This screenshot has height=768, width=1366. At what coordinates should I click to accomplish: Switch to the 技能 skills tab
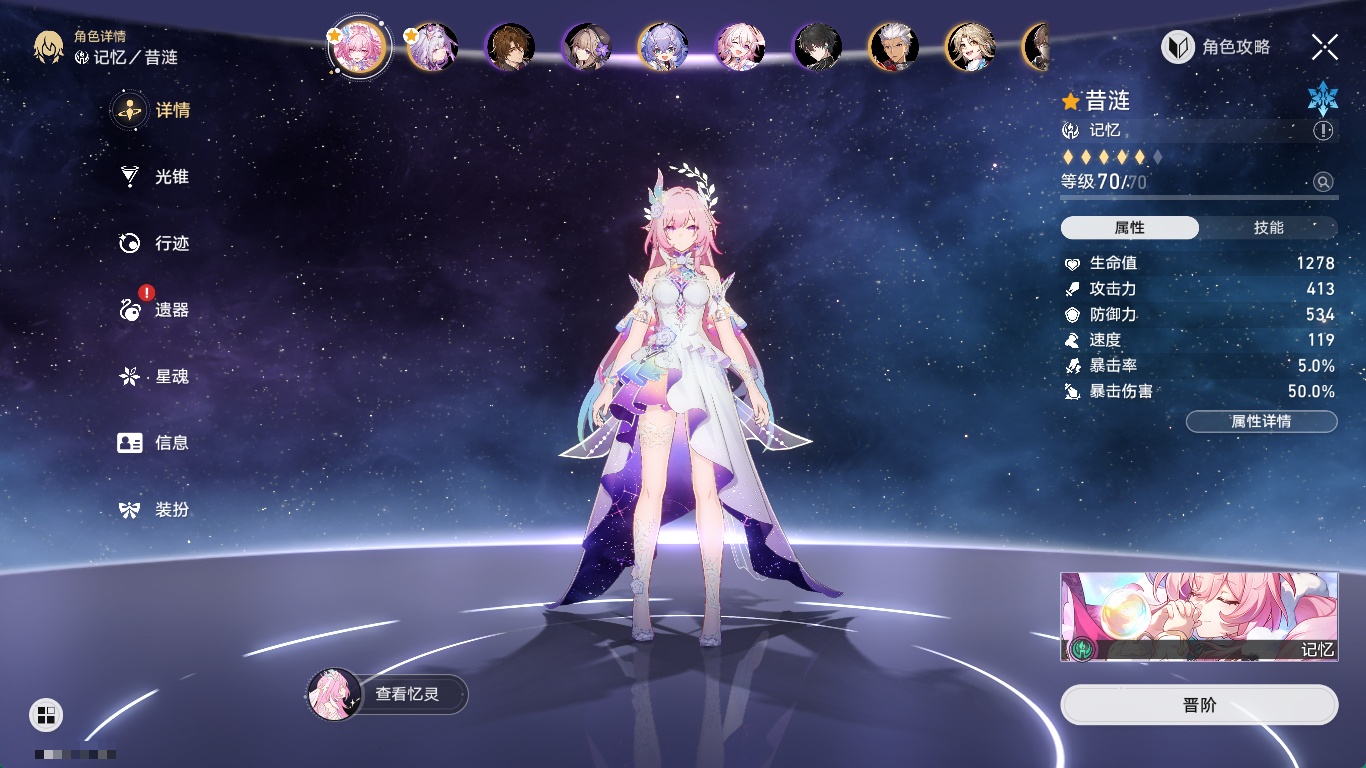click(x=1268, y=228)
